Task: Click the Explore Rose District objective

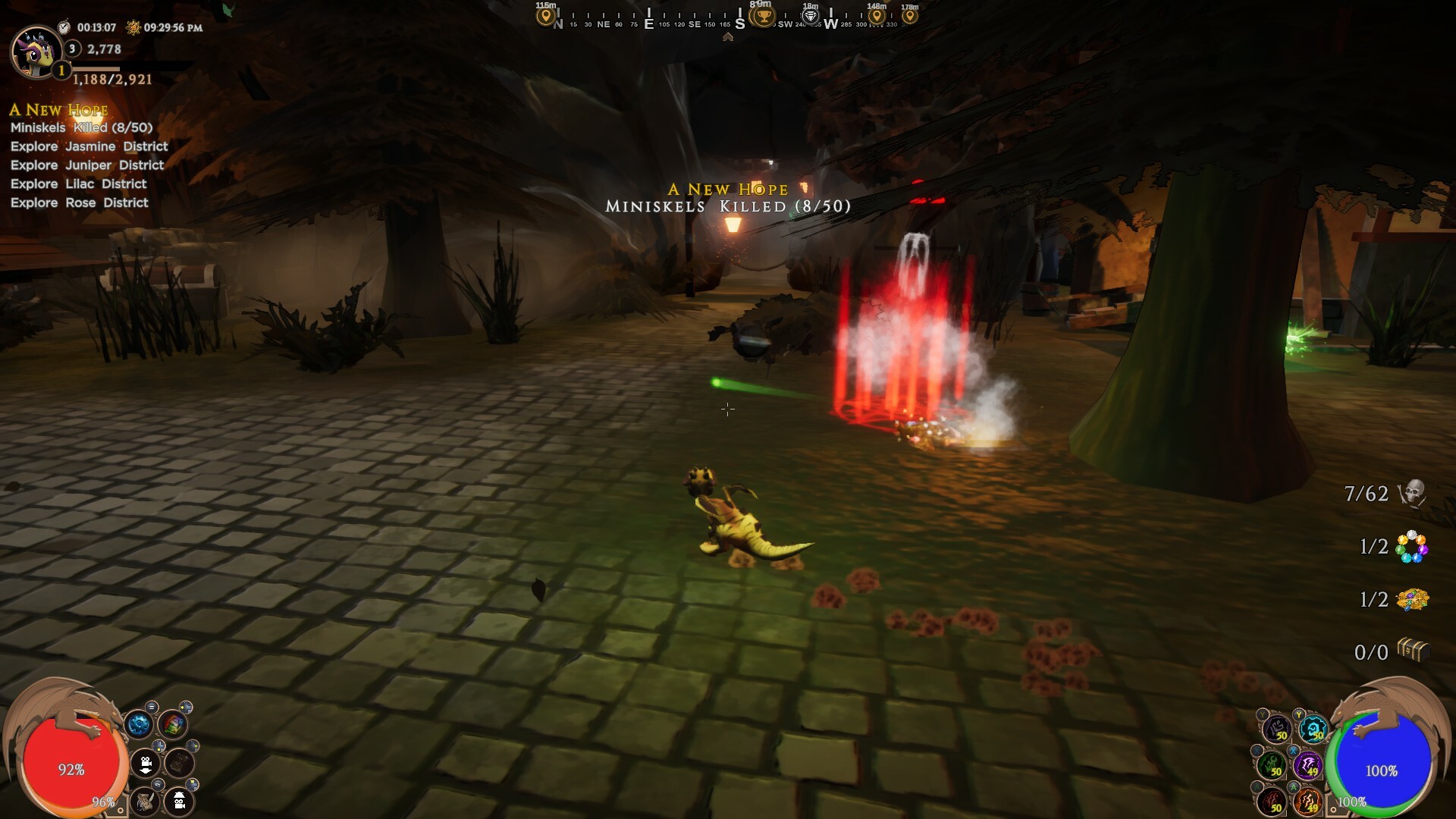Action: (x=80, y=202)
